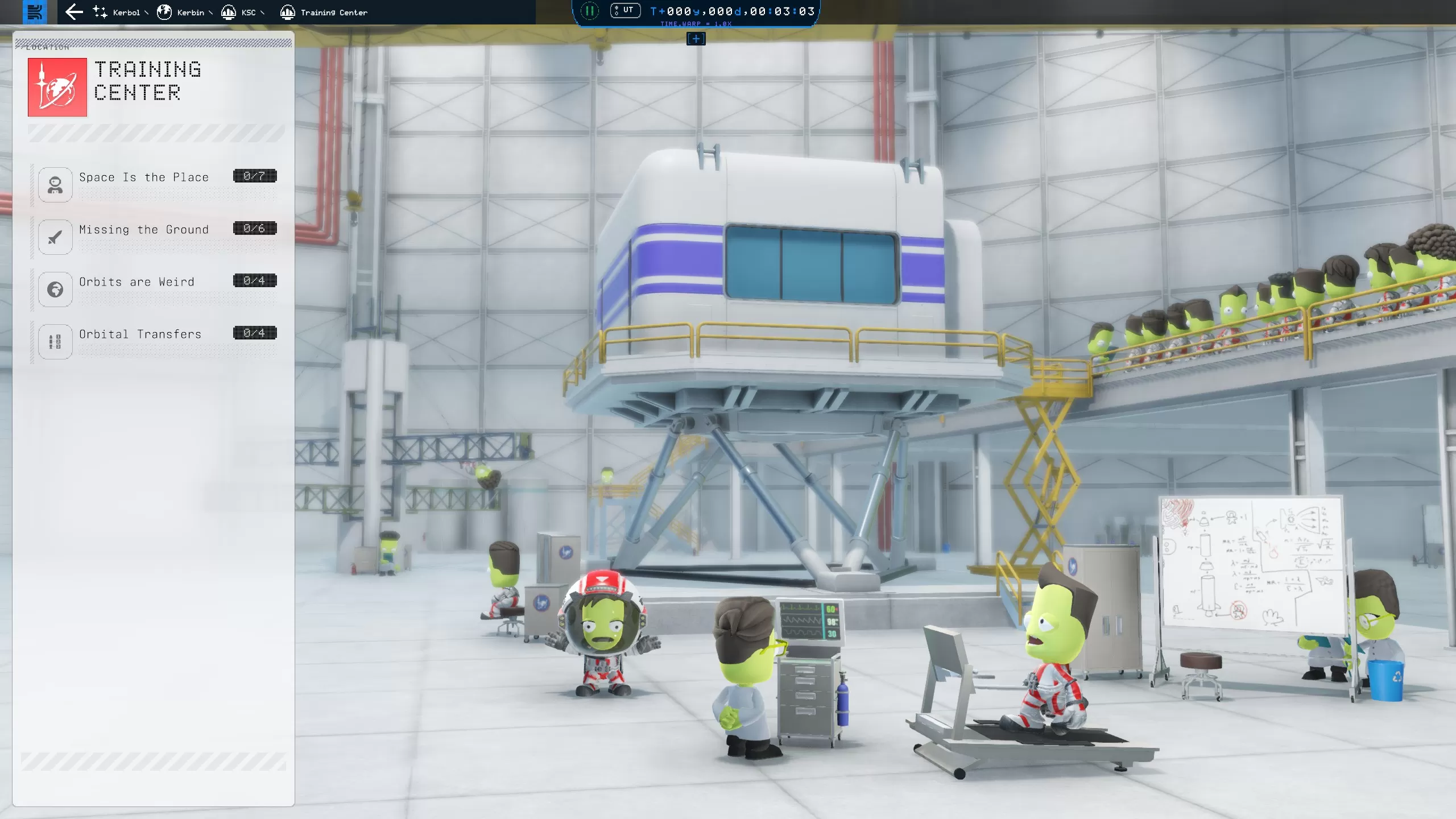Click the Training Center breadcrumb
The image size is (1456, 819).
click(x=325, y=12)
